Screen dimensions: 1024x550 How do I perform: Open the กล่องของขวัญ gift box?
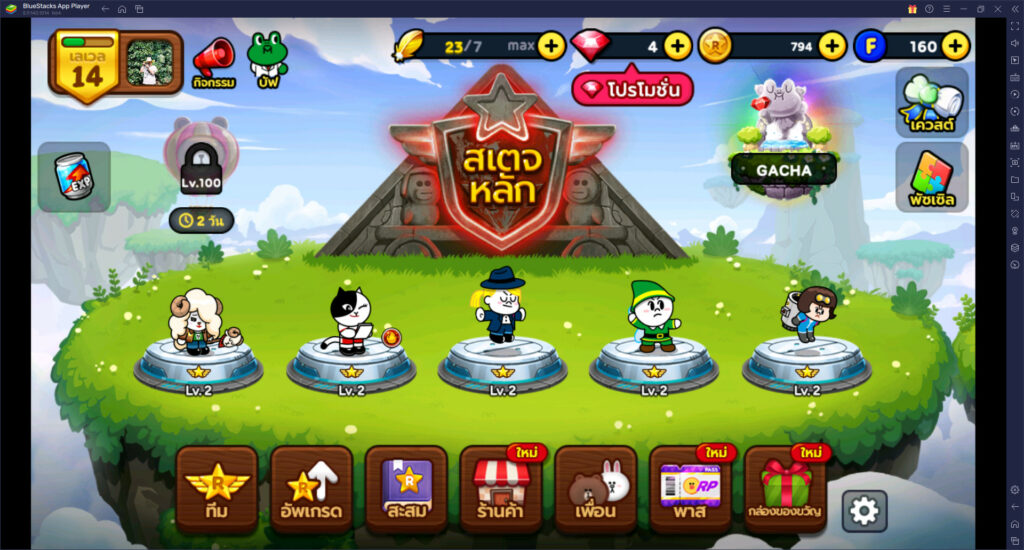[785, 489]
